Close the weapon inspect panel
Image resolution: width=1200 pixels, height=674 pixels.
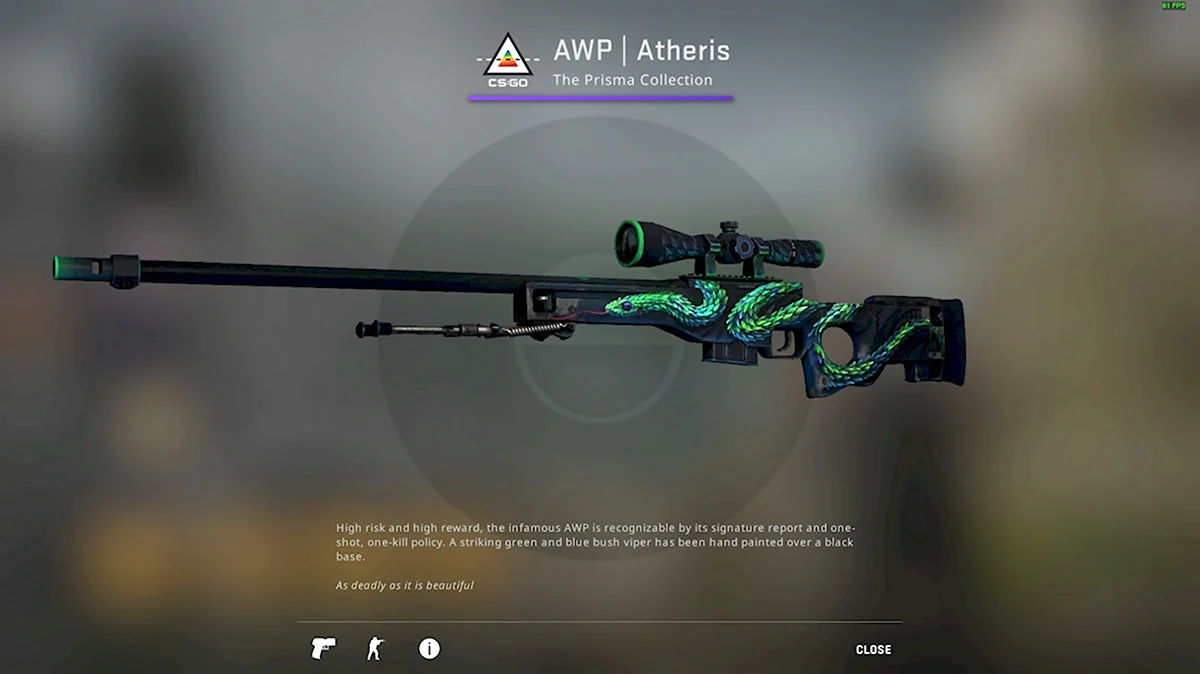[873, 650]
